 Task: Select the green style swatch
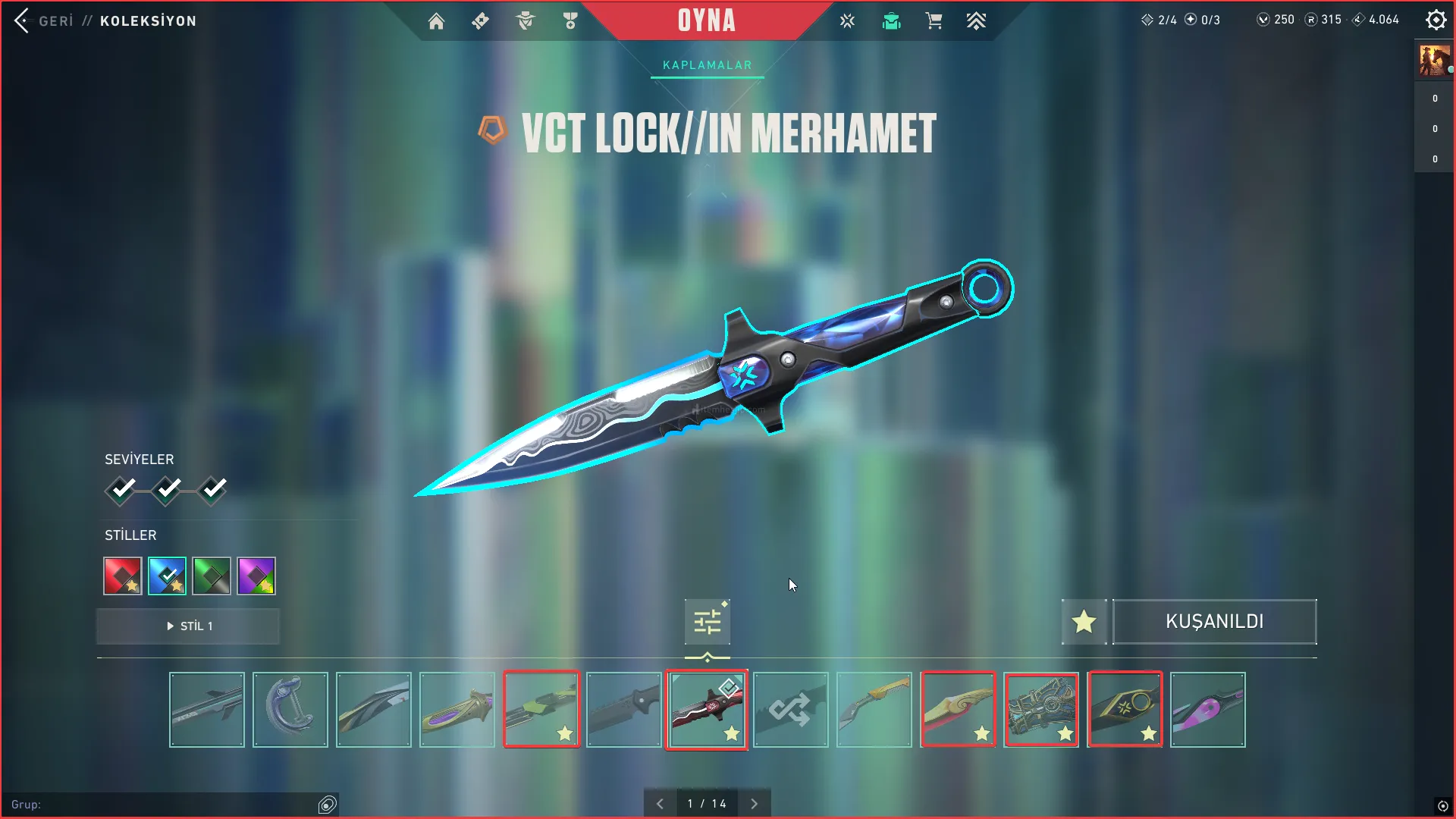point(212,576)
